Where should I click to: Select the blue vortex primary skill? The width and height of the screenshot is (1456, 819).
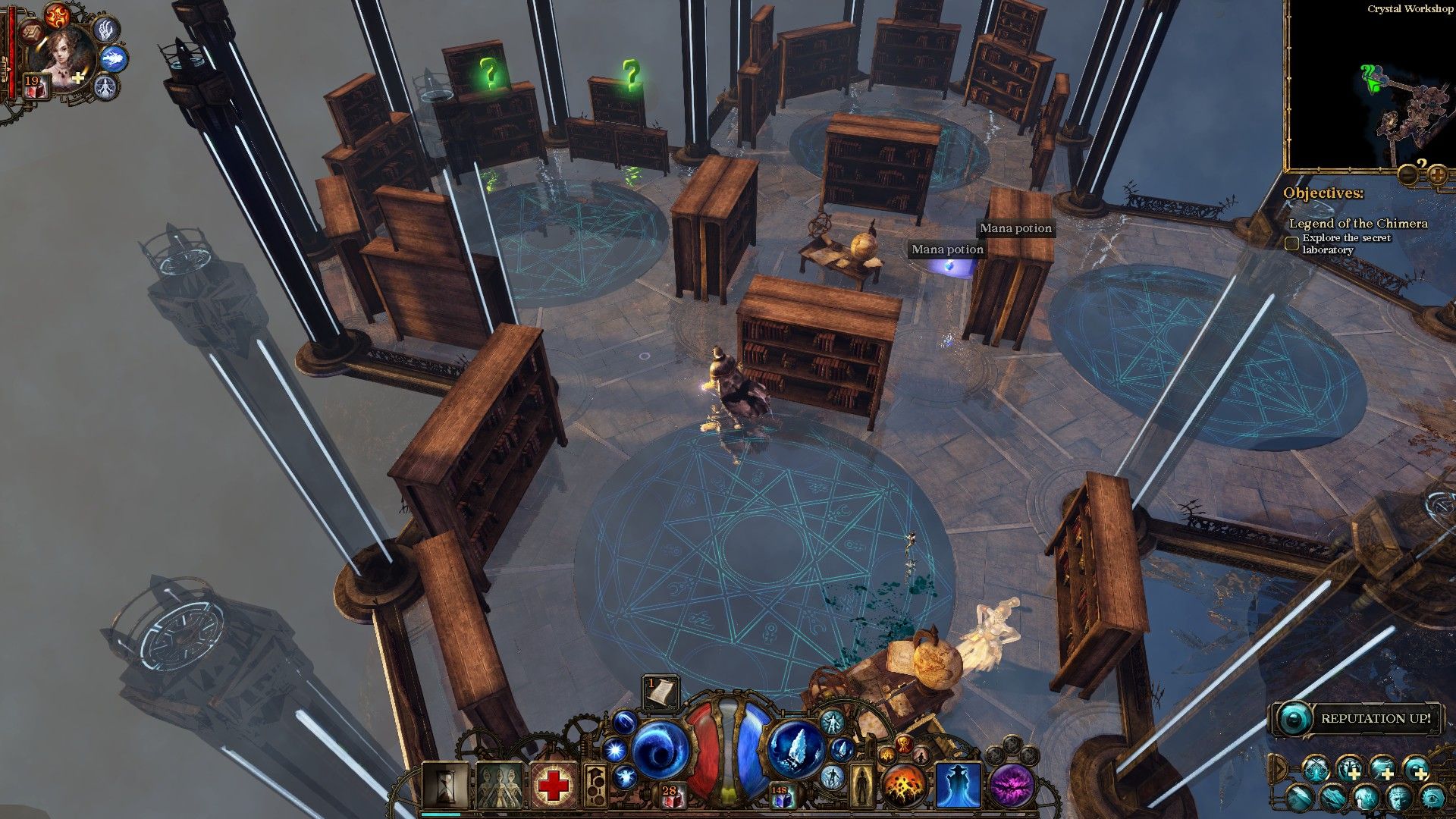tap(658, 750)
